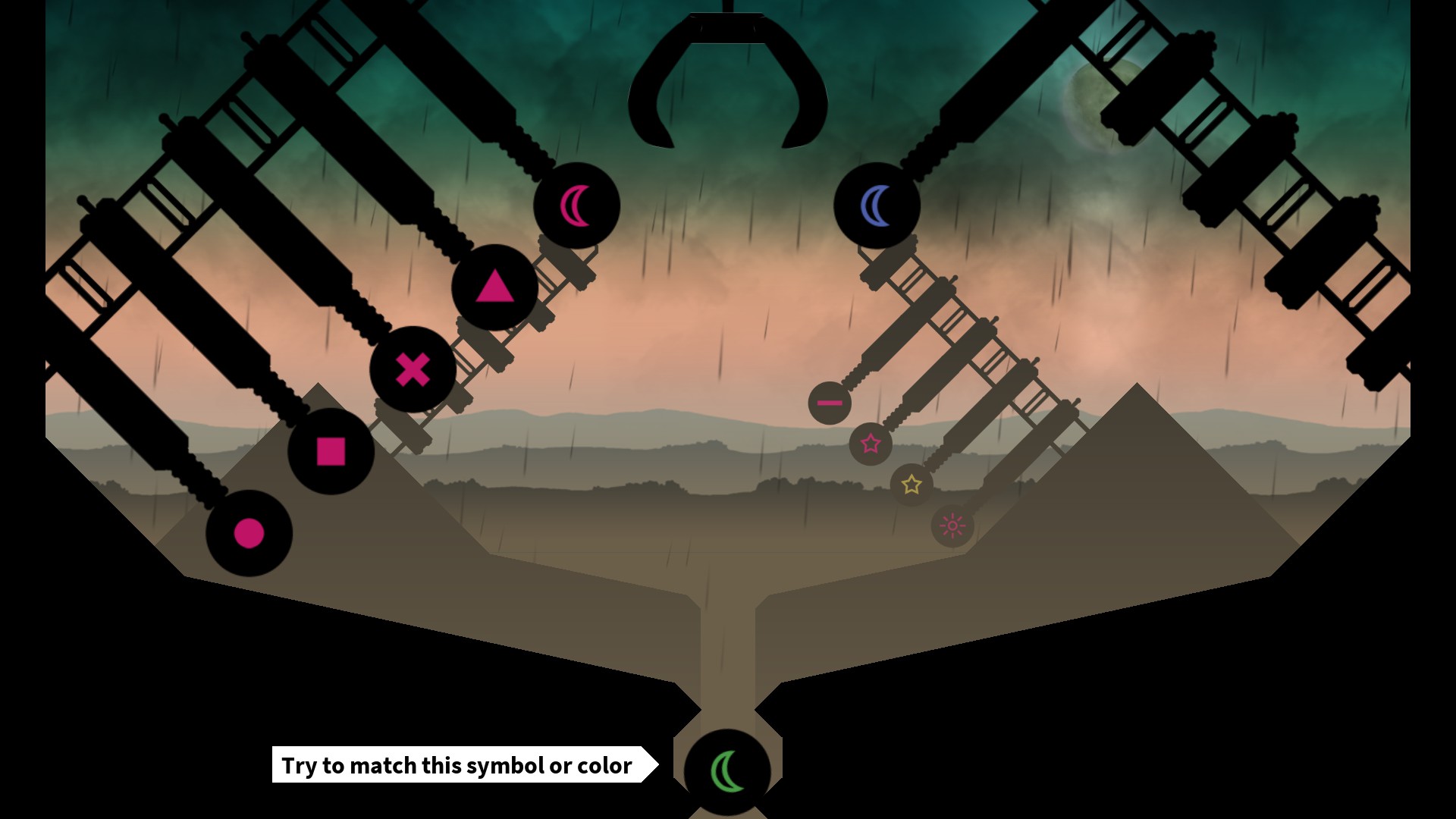This screenshot has height=819, width=1456.
Task: Choose the faded pink star disc
Action: [871, 444]
